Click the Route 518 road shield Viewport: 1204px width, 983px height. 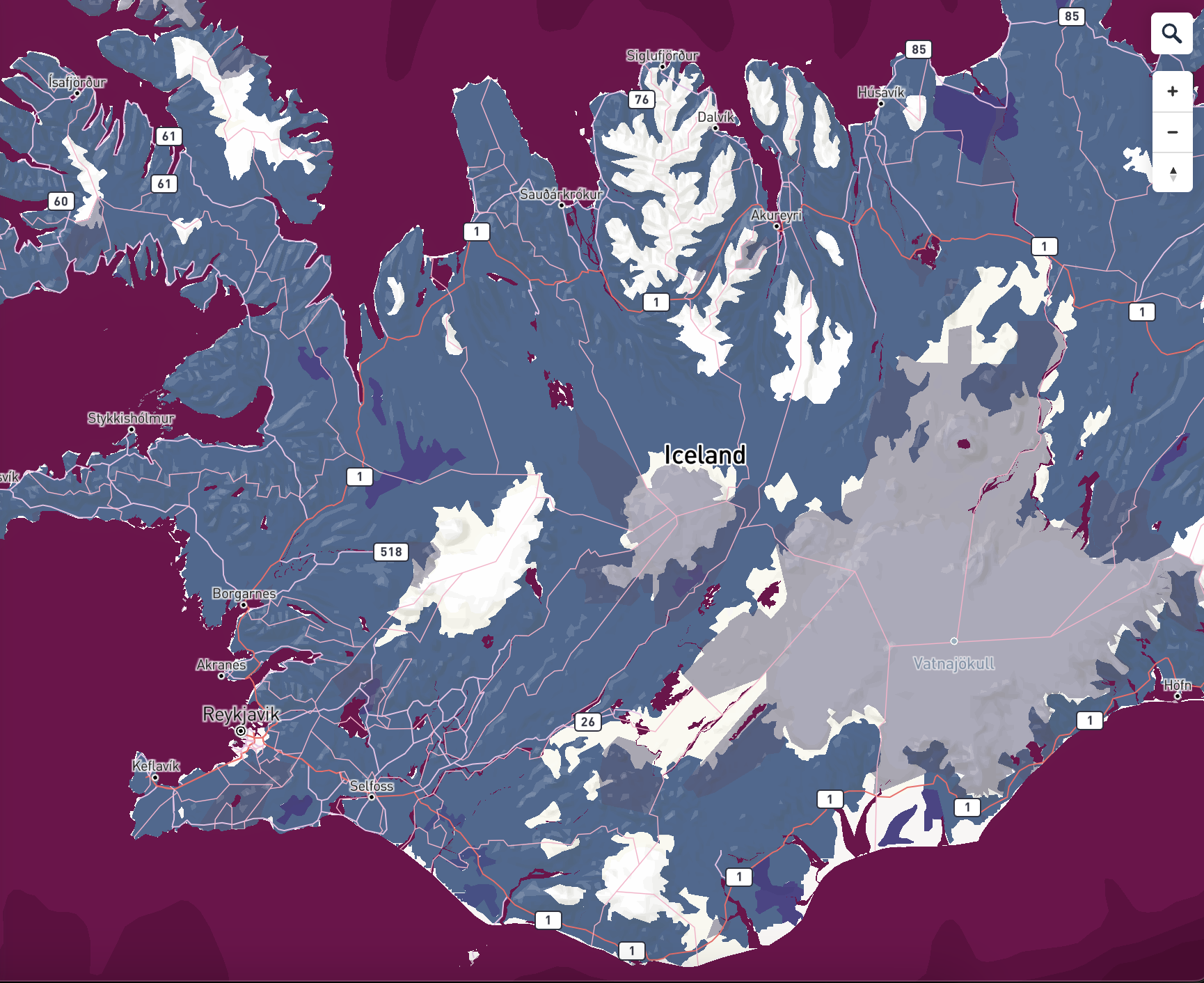tap(390, 551)
